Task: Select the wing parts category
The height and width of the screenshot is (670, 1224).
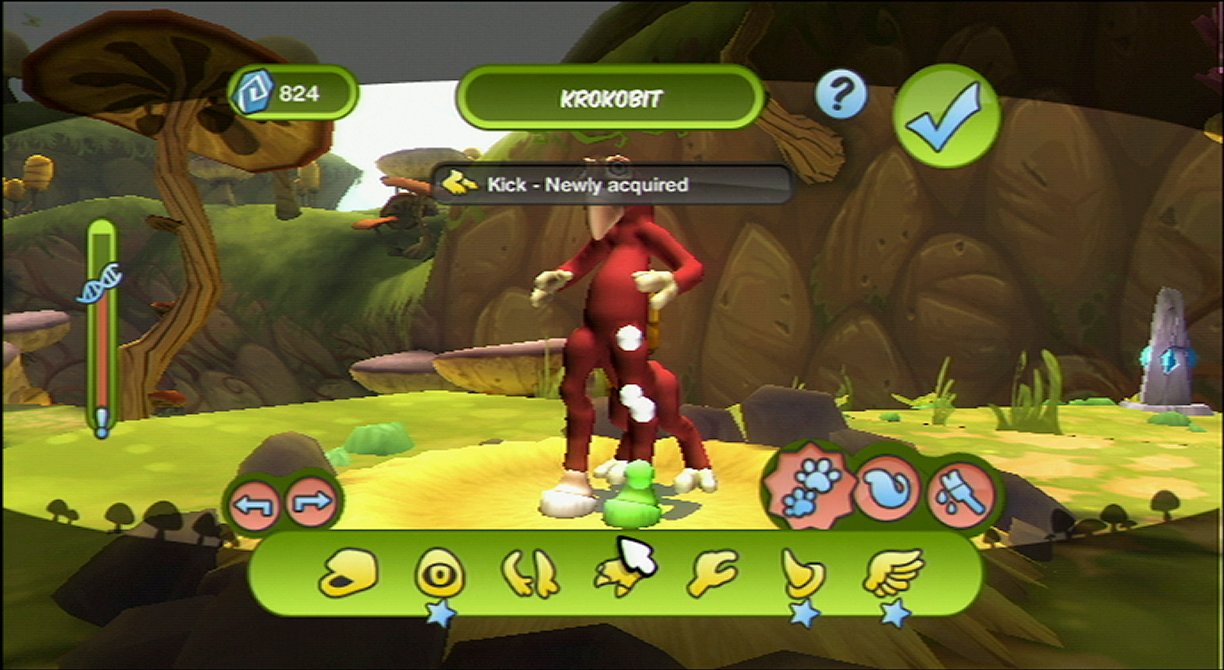Action: click(x=893, y=573)
